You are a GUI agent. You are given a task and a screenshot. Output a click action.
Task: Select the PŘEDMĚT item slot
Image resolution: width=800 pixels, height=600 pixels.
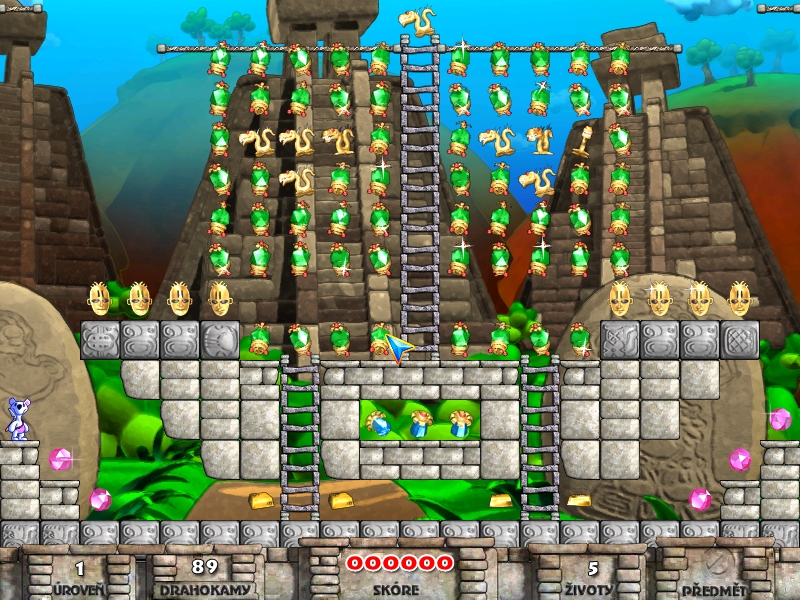(x=714, y=566)
